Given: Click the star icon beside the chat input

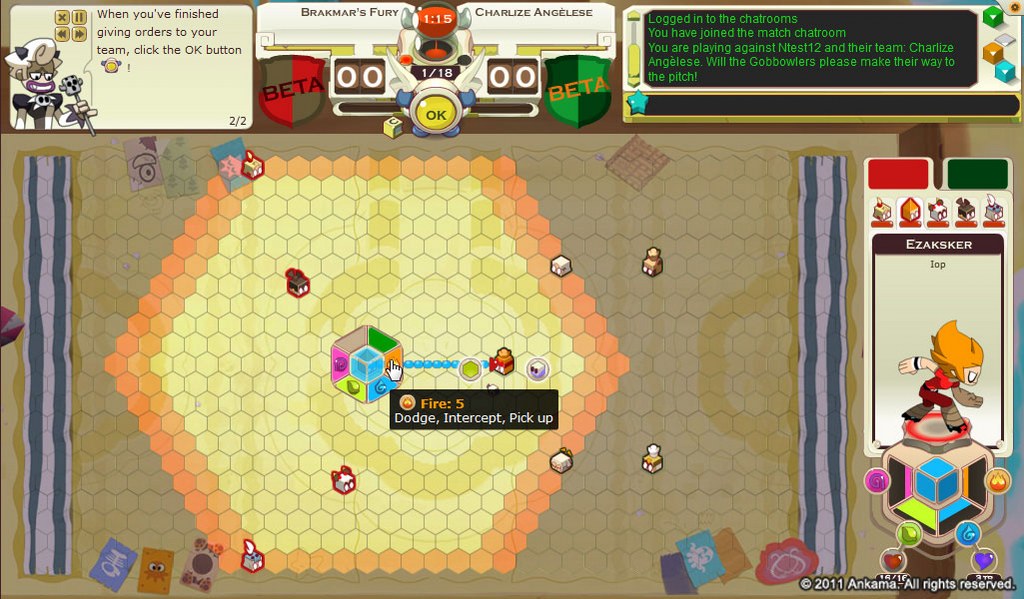Looking at the screenshot, I should [x=634, y=103].
